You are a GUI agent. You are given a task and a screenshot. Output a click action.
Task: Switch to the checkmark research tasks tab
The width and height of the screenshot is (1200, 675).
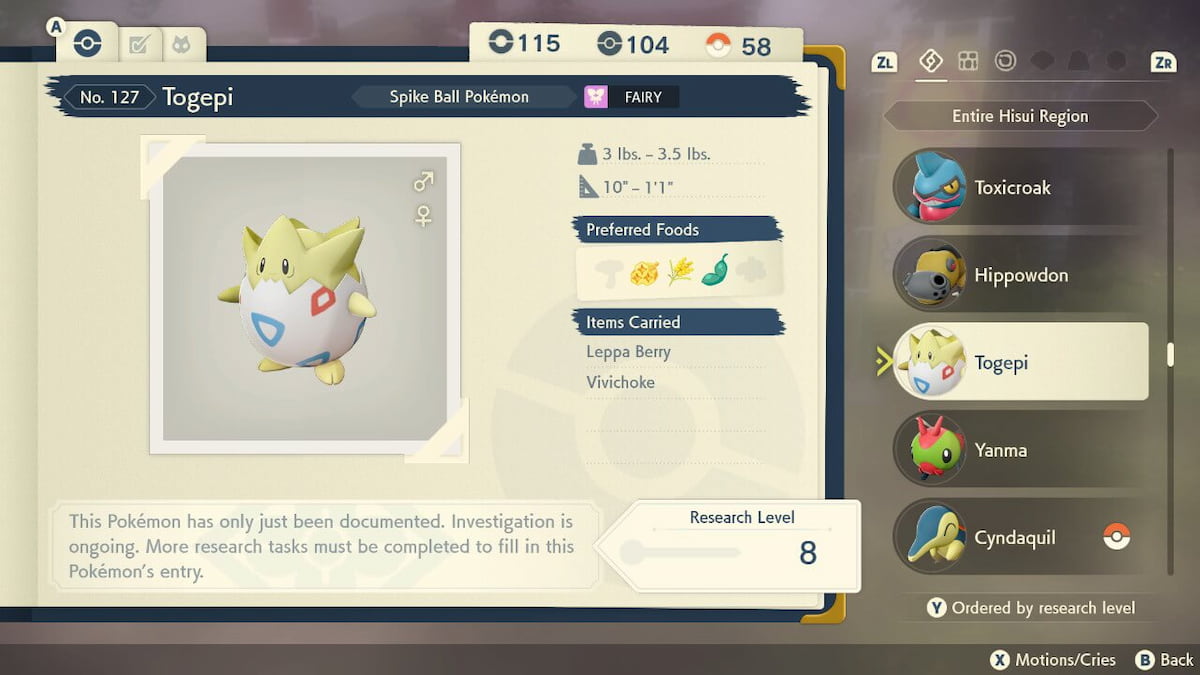tap(140, 44)
